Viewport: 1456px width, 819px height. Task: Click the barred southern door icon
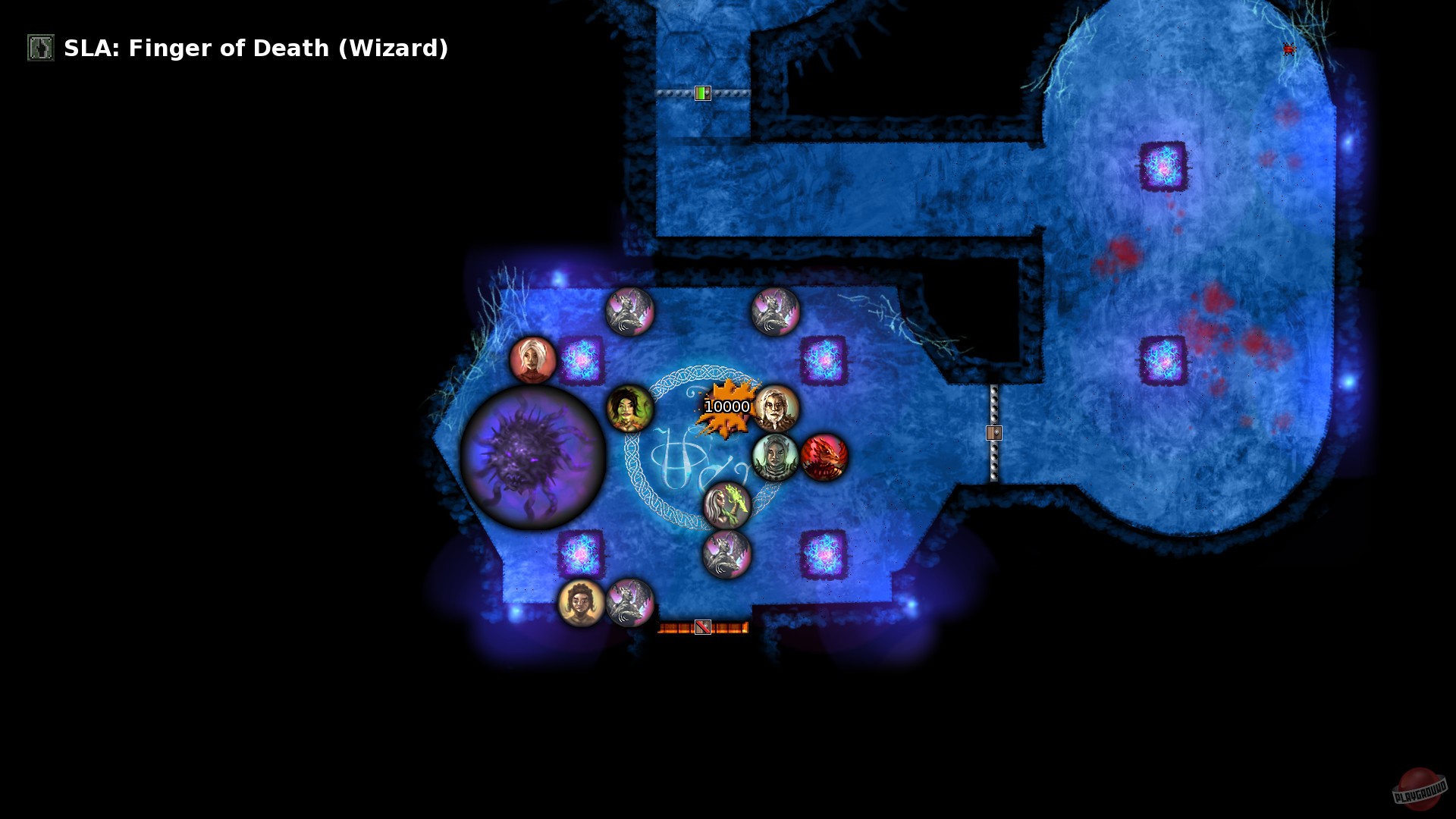pos(701,626)
